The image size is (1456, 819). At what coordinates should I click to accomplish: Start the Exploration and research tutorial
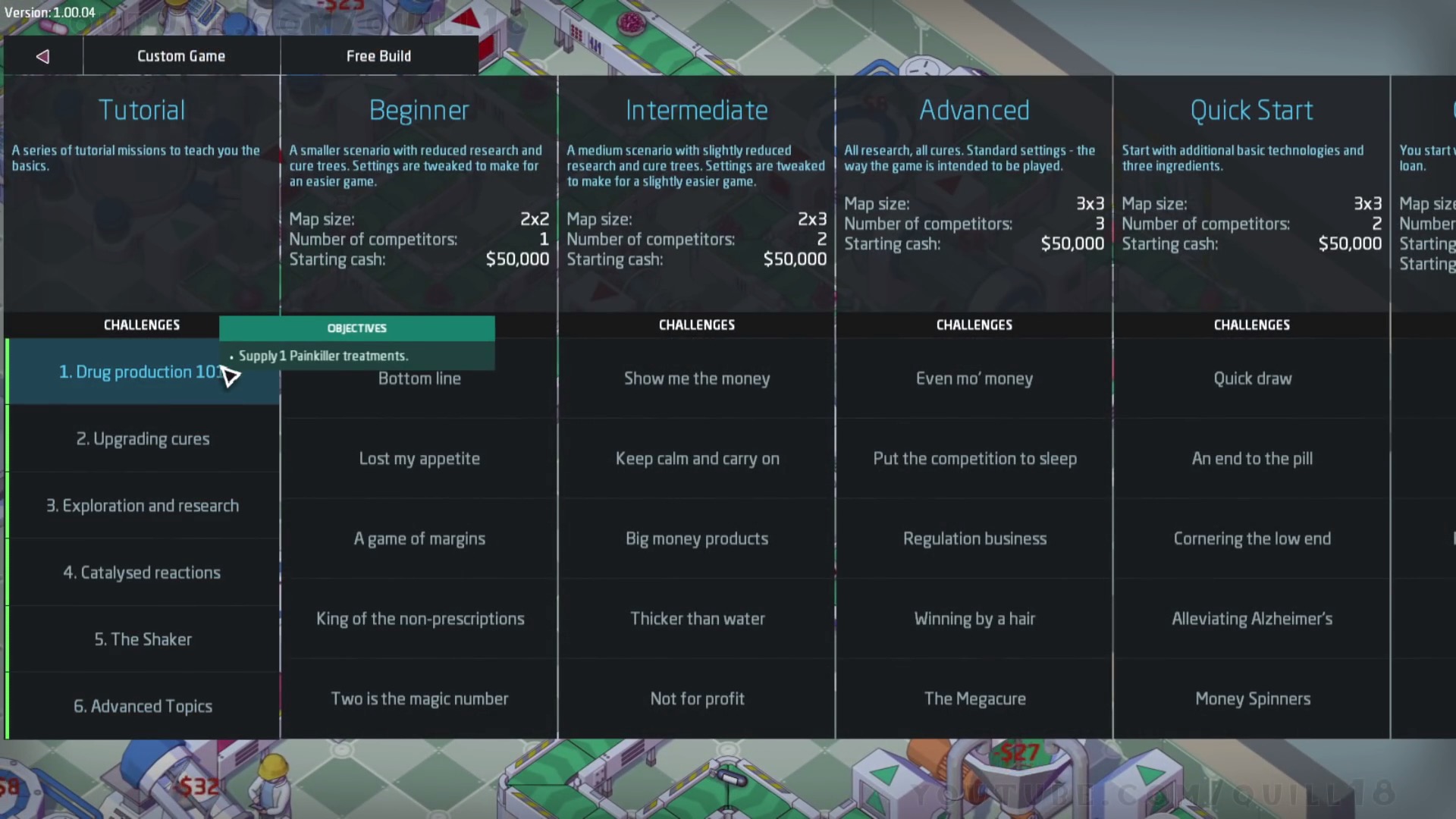pos(143,506)
